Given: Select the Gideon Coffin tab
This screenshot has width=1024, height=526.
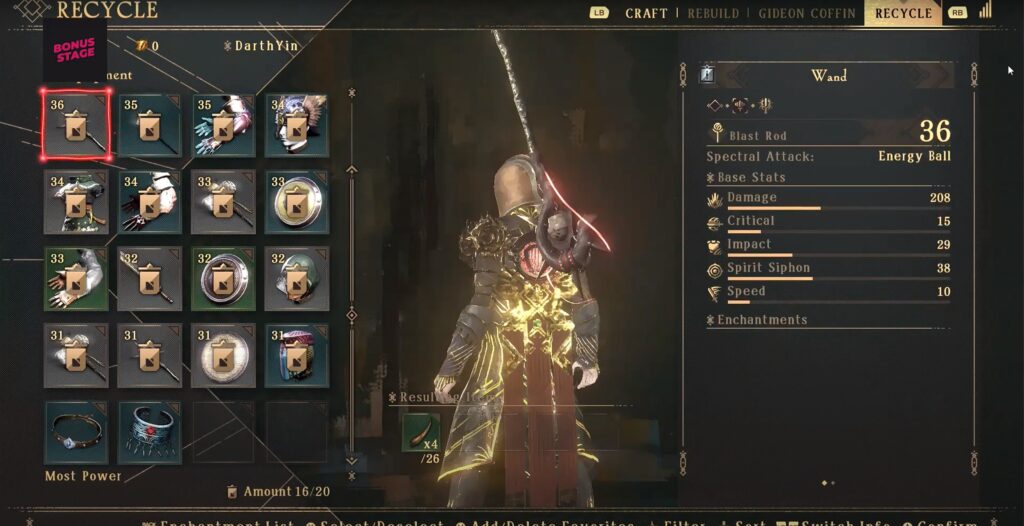Looking at the screenshot, I should [x=806, y=13].
